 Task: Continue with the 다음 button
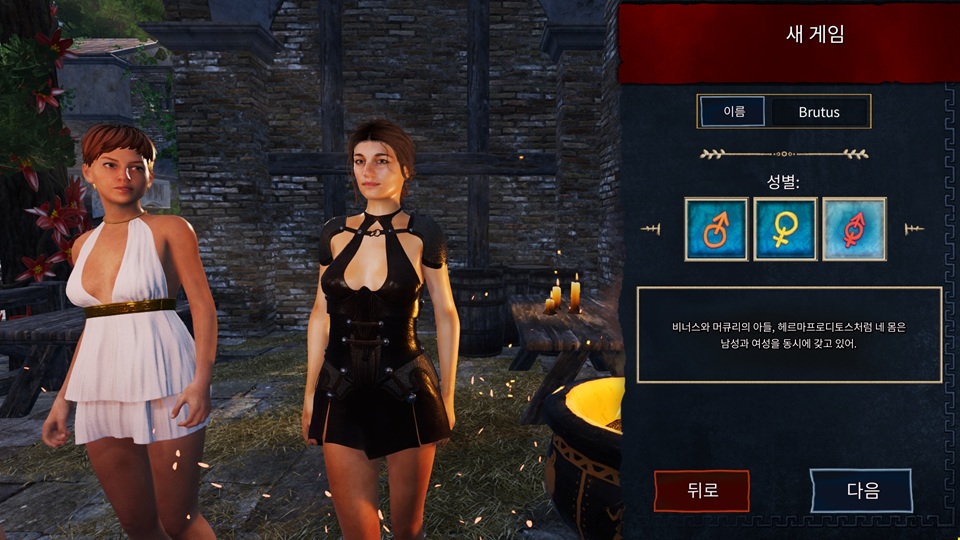tap(861, 490)
